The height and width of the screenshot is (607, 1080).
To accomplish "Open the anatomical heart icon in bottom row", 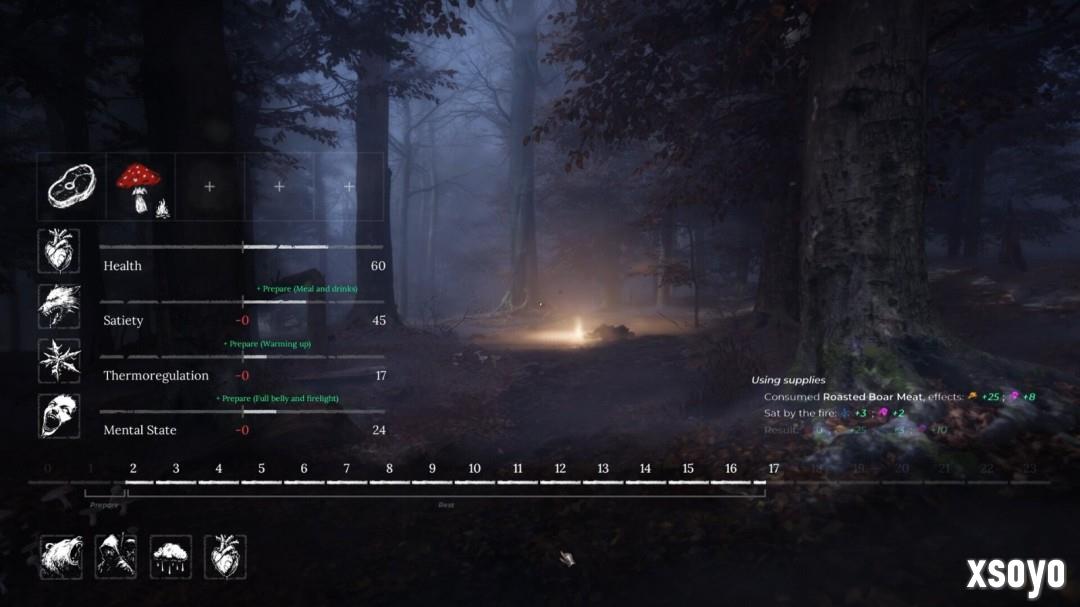I will [225, 556].
